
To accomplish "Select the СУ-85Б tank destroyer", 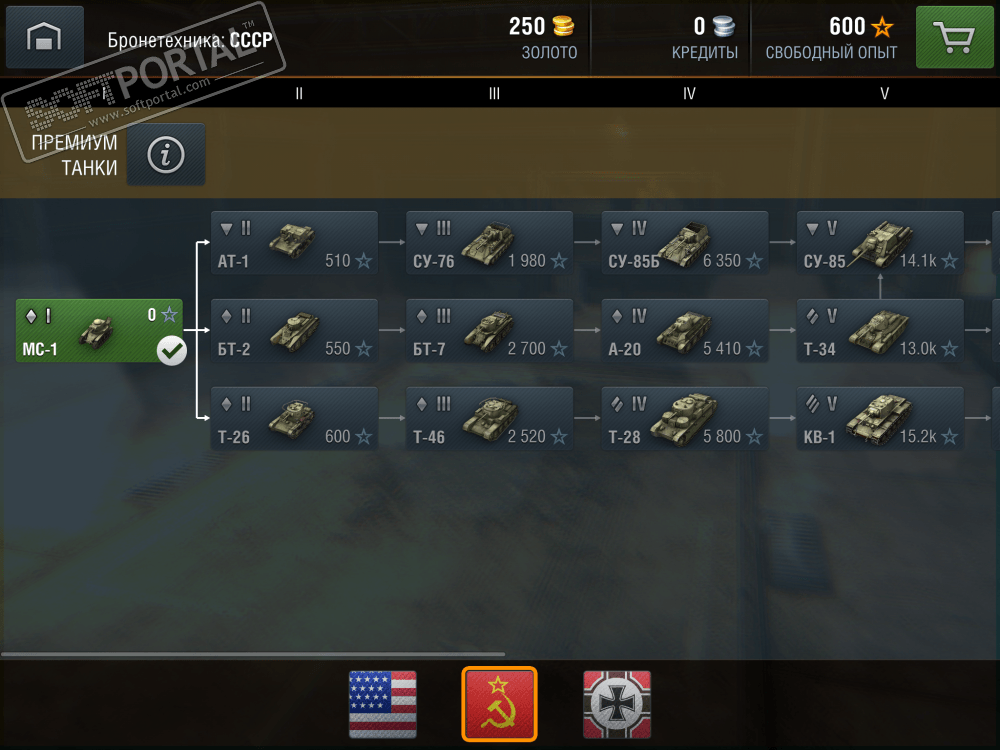I will click(685, 243).
